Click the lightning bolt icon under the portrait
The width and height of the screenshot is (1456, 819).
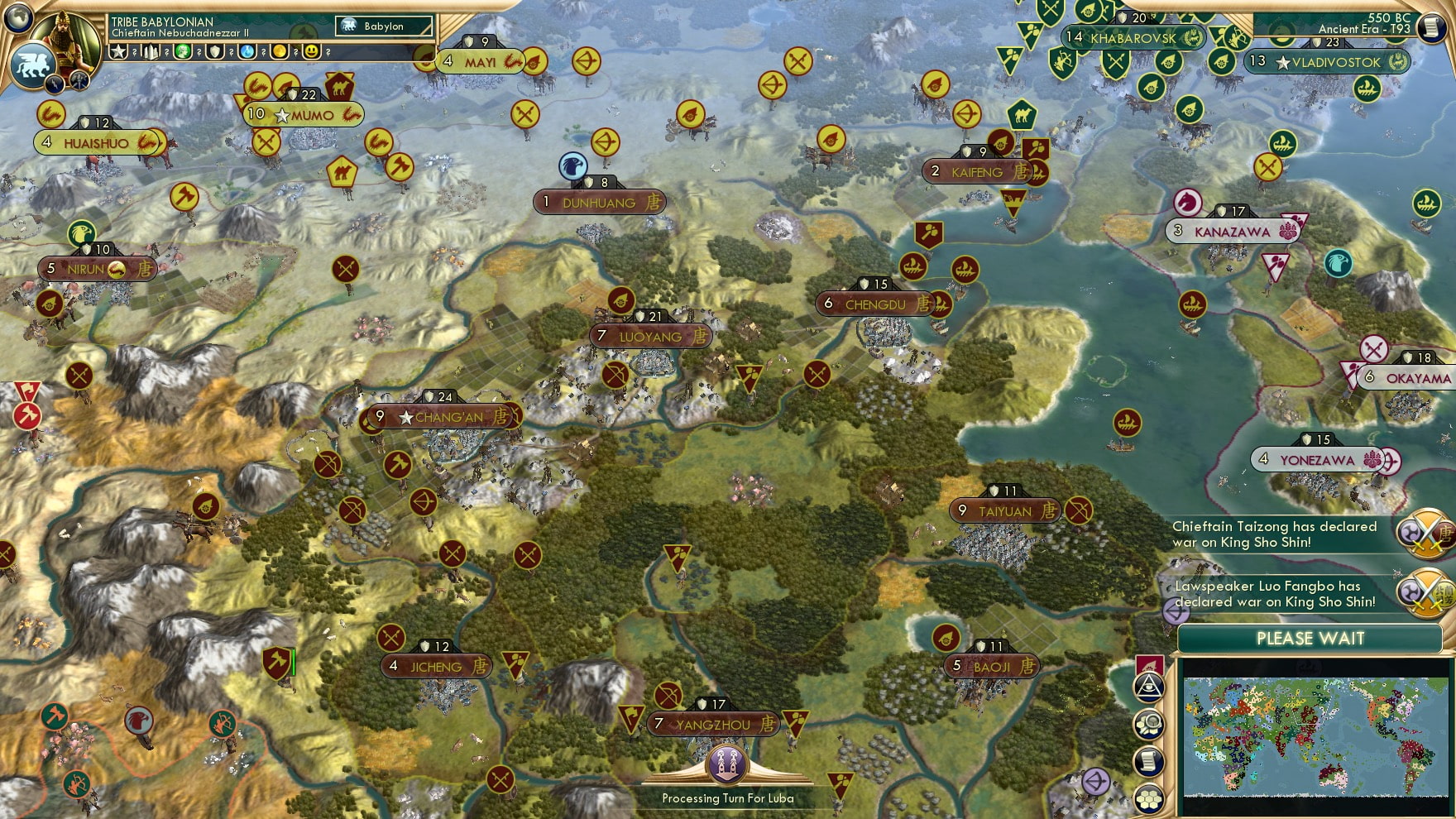pos(55,83)
